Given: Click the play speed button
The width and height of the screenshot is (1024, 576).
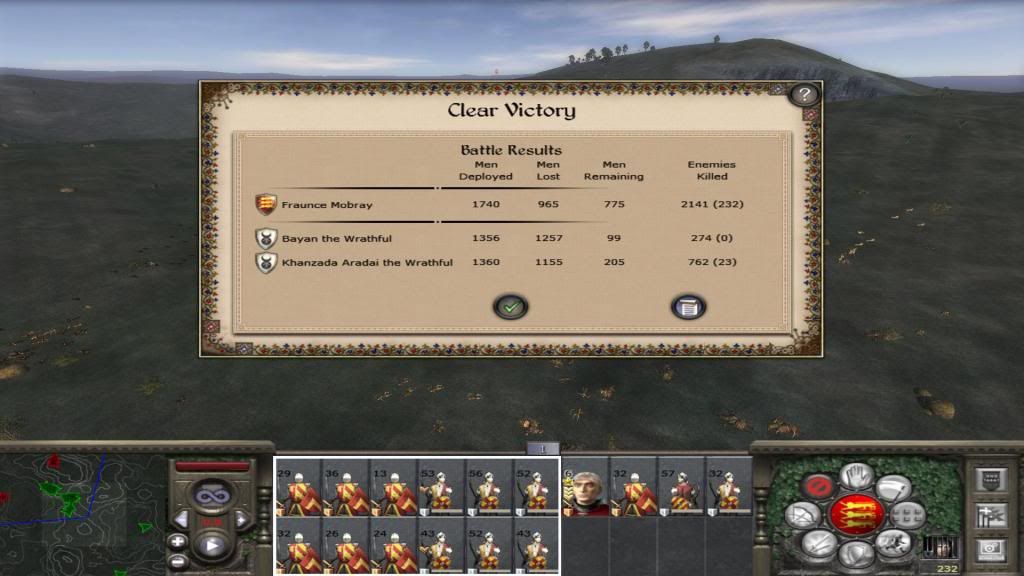Looking at the screenshot, I should pyautogui.click(x=212, y=546).
